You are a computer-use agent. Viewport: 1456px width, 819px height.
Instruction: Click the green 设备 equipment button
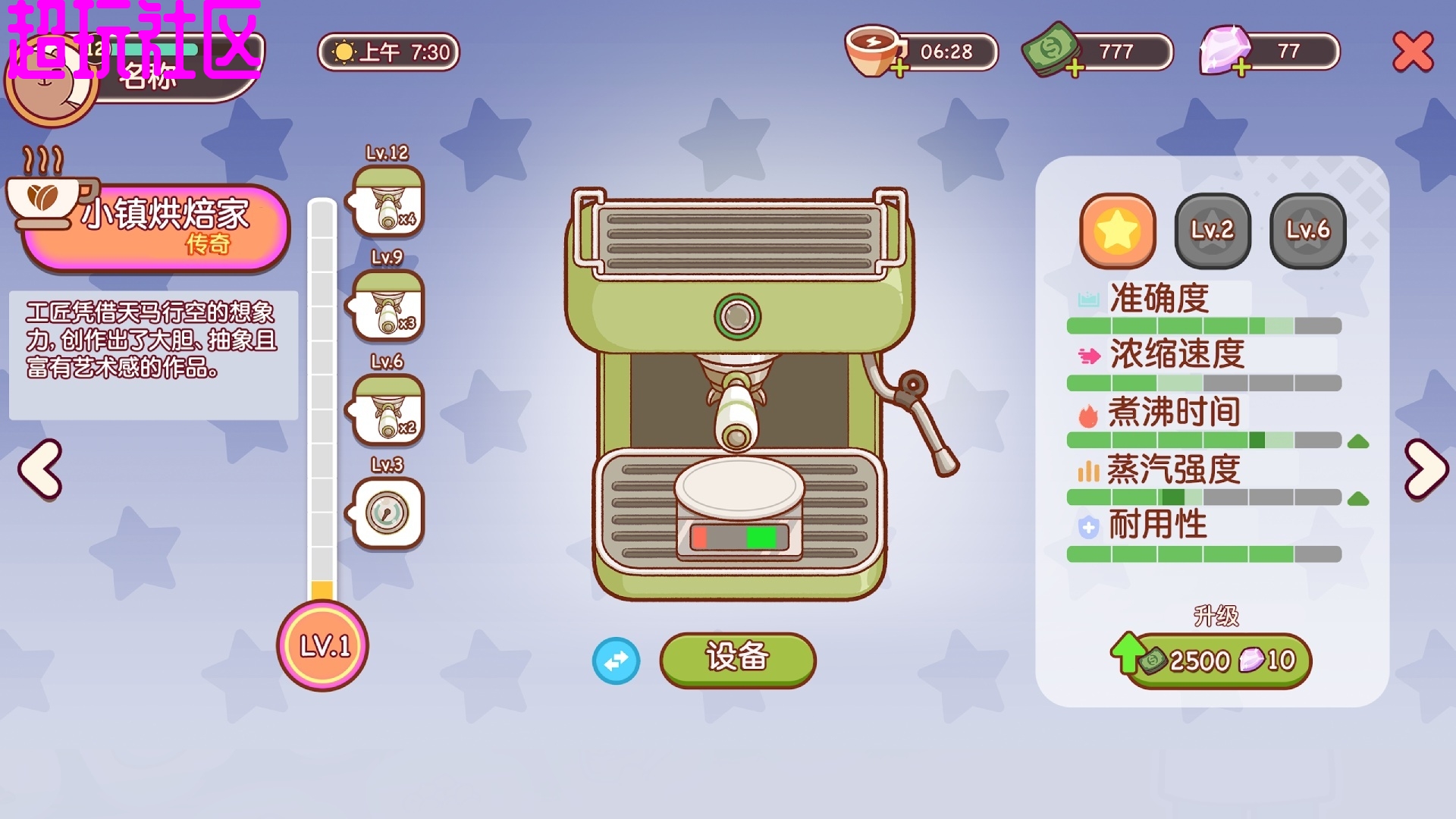[737, 659]
